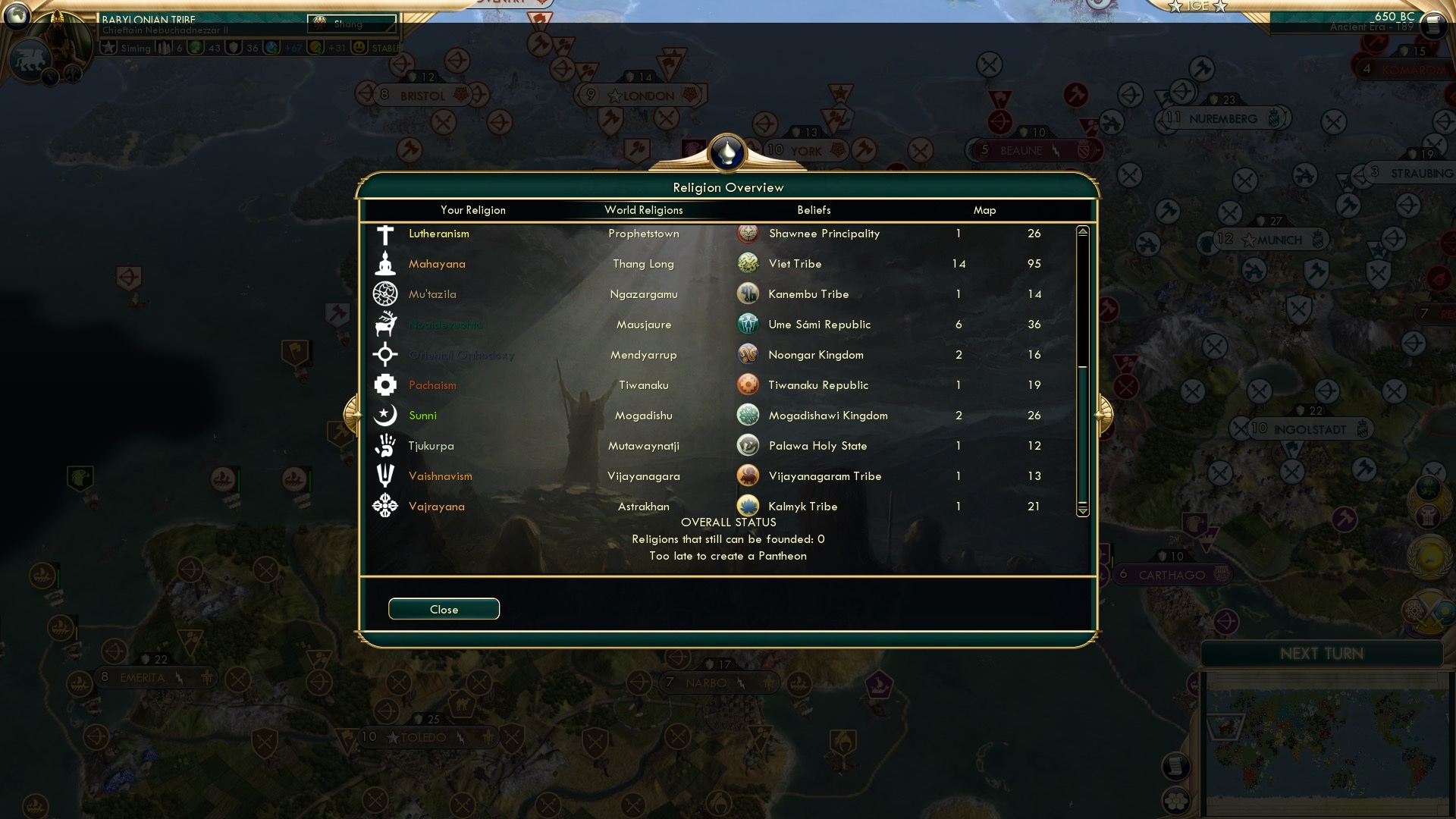1456x819 pixels.
Task: Open the Shang civilization selector
Action: [353, 23]
